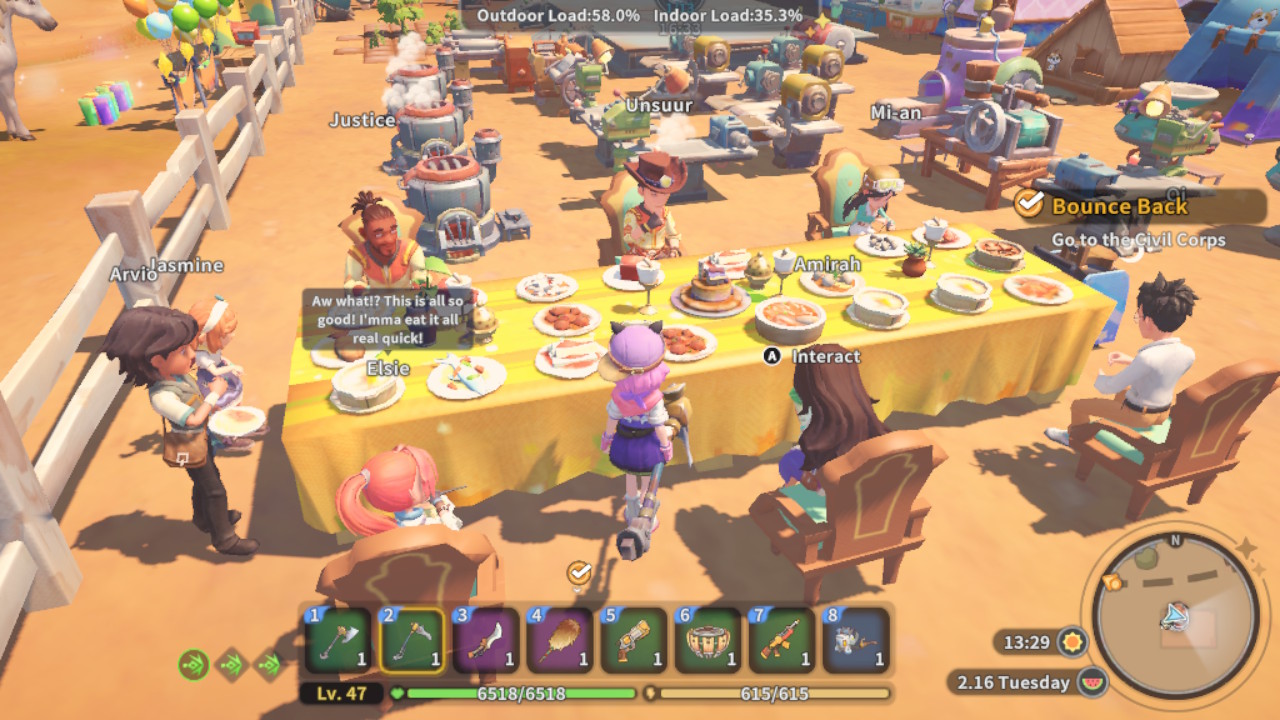Select the axe in hotbar slot 1
The height and width of the screenshot is (720, 1280).
click(339, 639)
